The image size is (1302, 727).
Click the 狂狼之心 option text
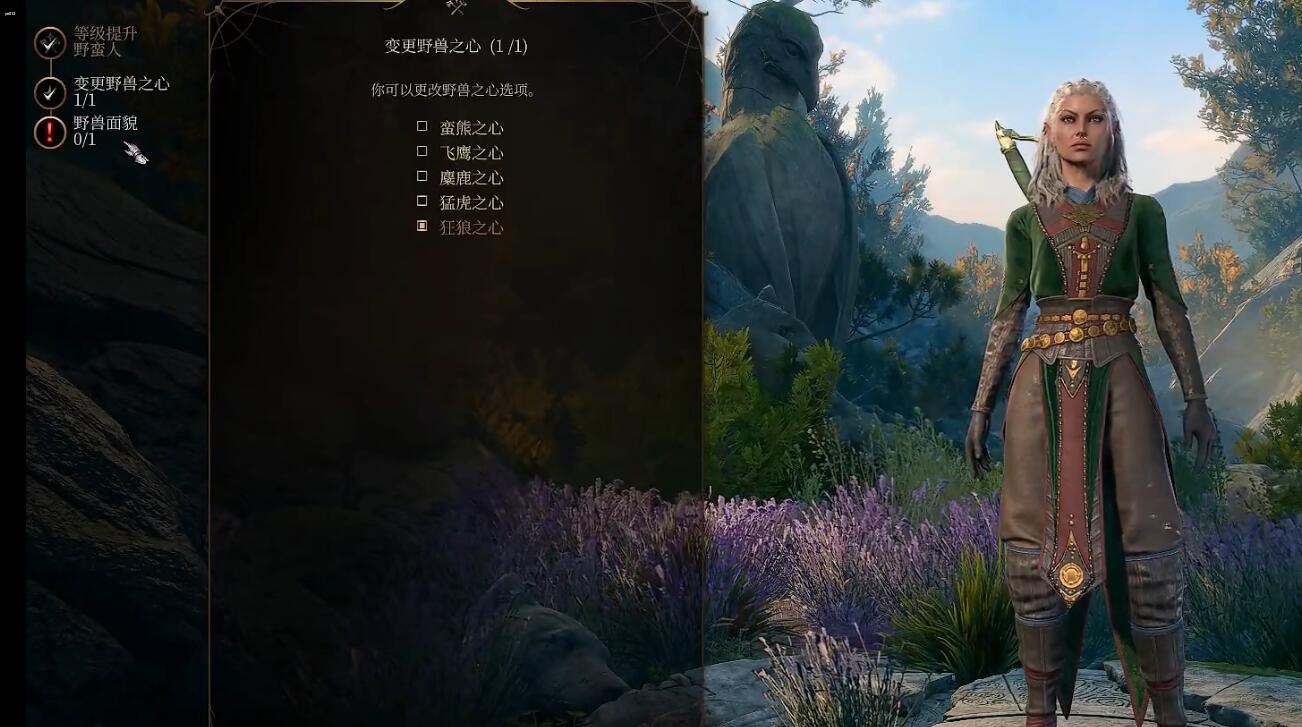[x=470, y=227]
